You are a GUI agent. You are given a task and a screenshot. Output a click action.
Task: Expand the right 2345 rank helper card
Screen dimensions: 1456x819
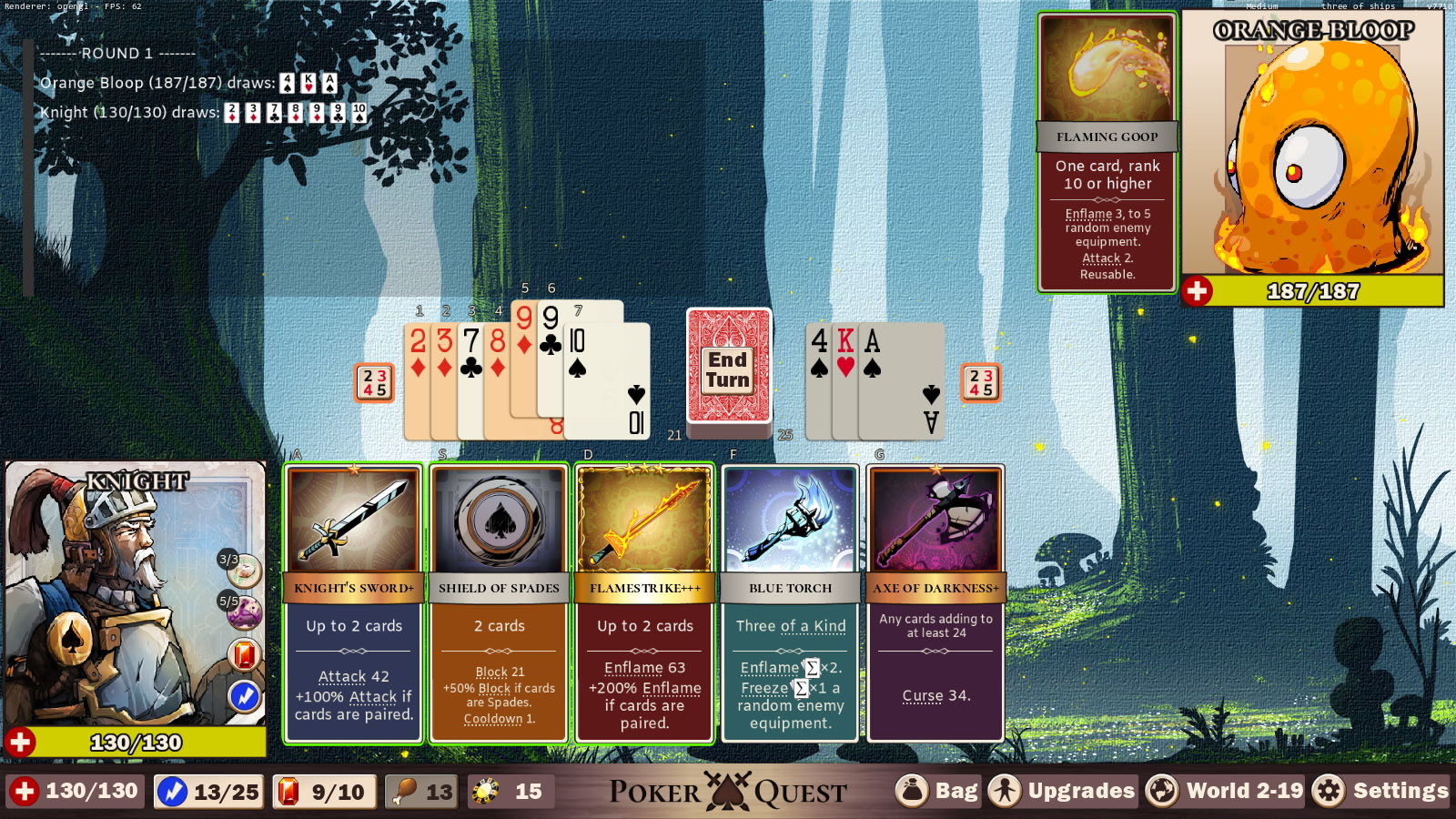pyautogui.click(x=982, y=382)
